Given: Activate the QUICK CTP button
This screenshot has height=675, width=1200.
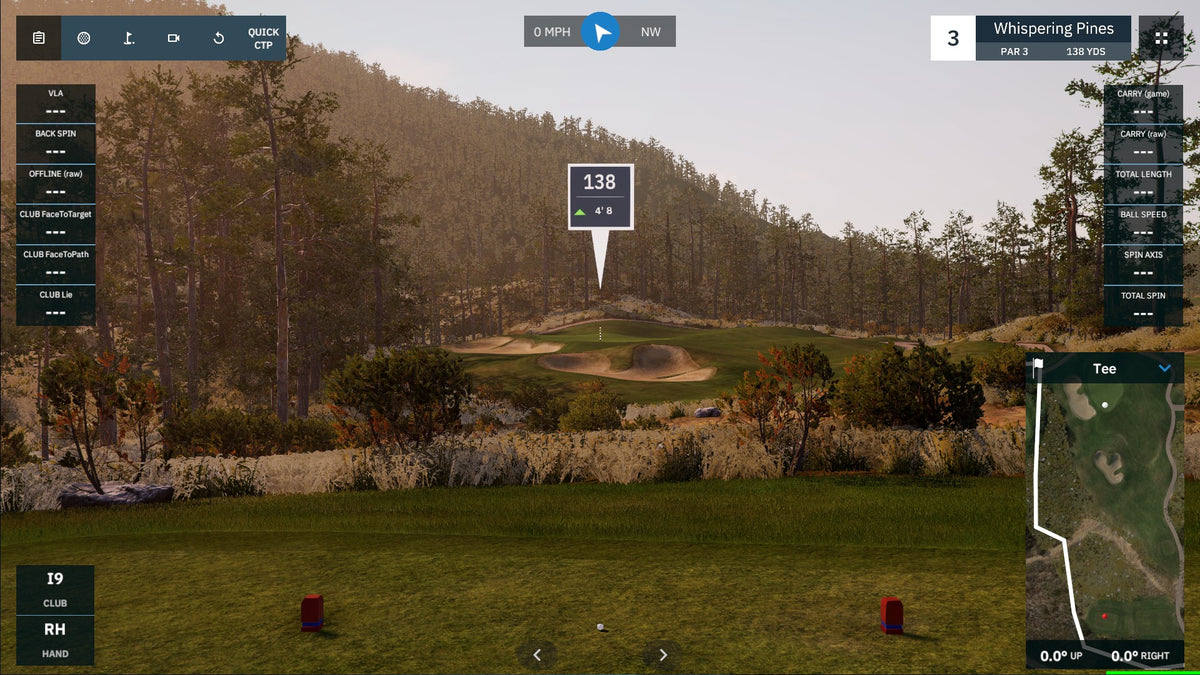Looking at the screenshot, I should pyautogui.click(x=263, y=38).
